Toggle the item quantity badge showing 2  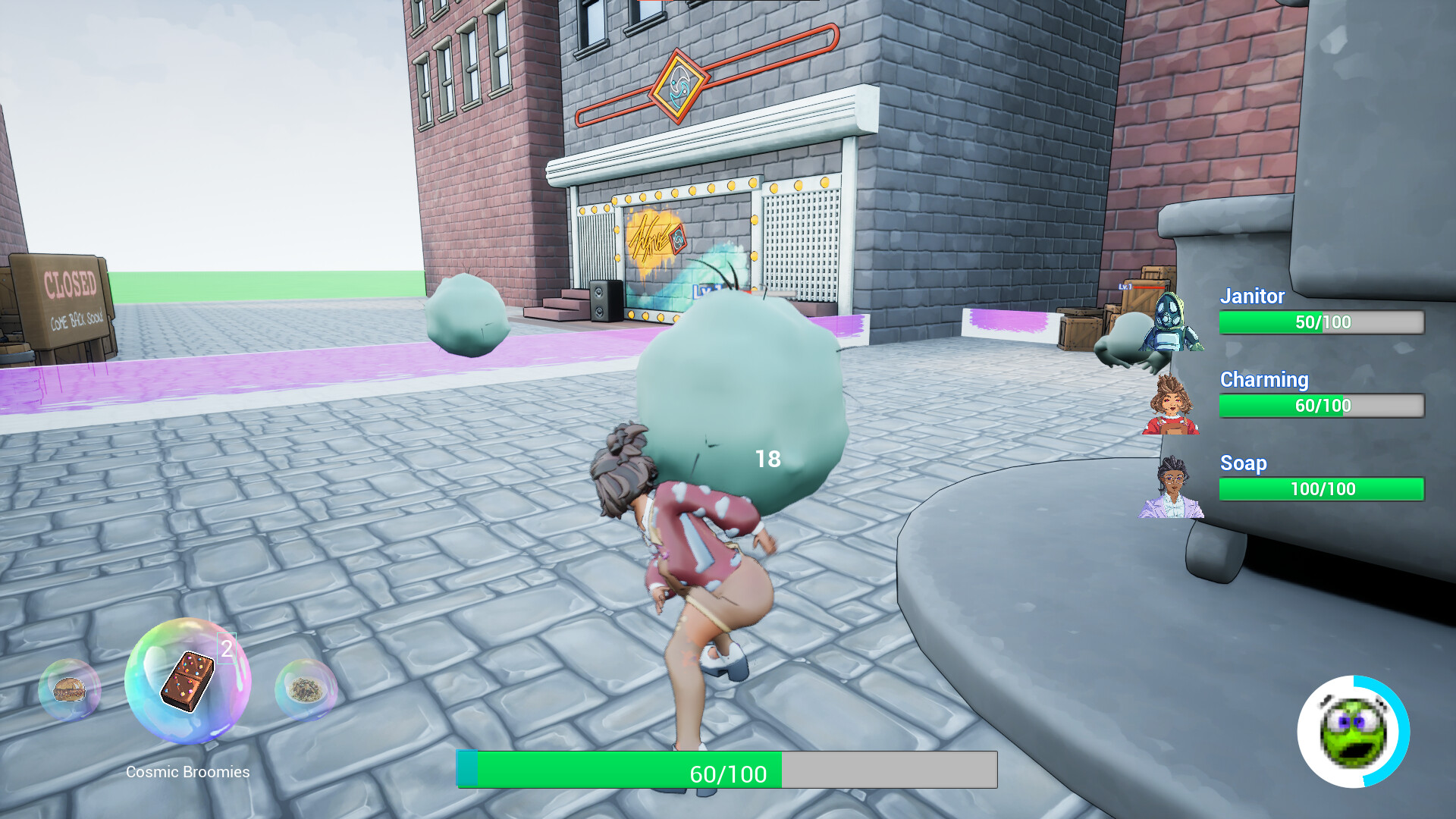point(226,648)
